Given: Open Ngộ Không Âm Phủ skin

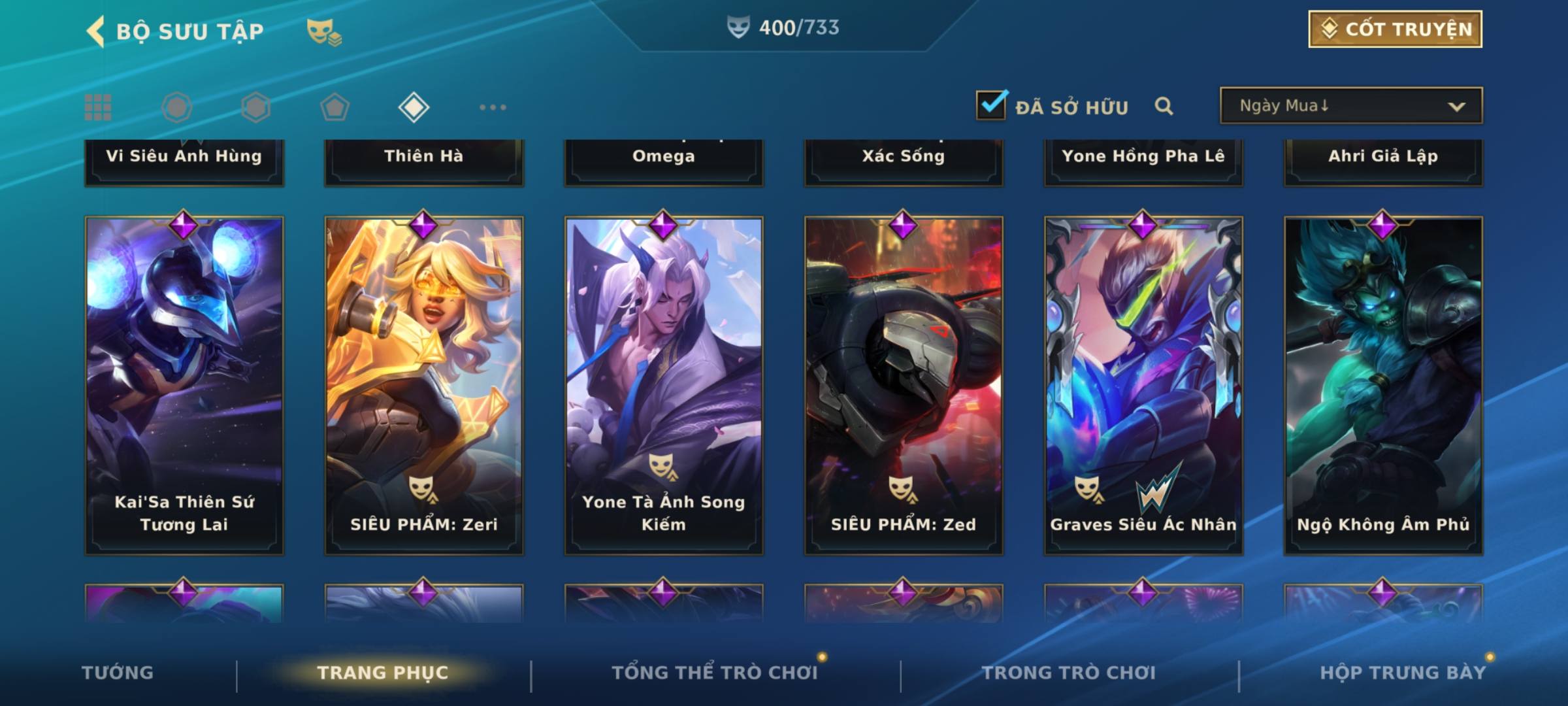Looking at the screenshot, I should coord(1383,386).
